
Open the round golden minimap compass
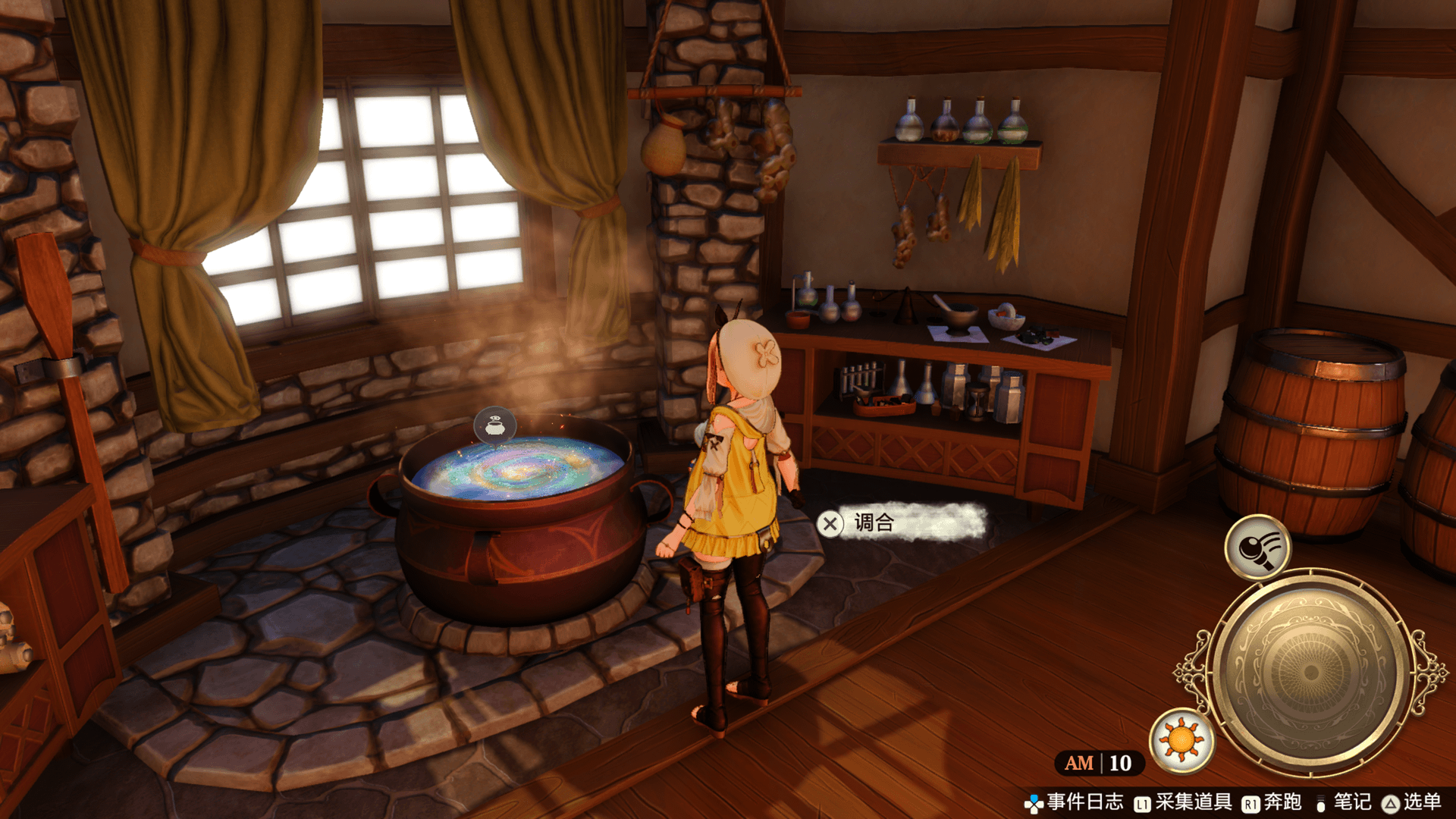tap(1310, 672)
